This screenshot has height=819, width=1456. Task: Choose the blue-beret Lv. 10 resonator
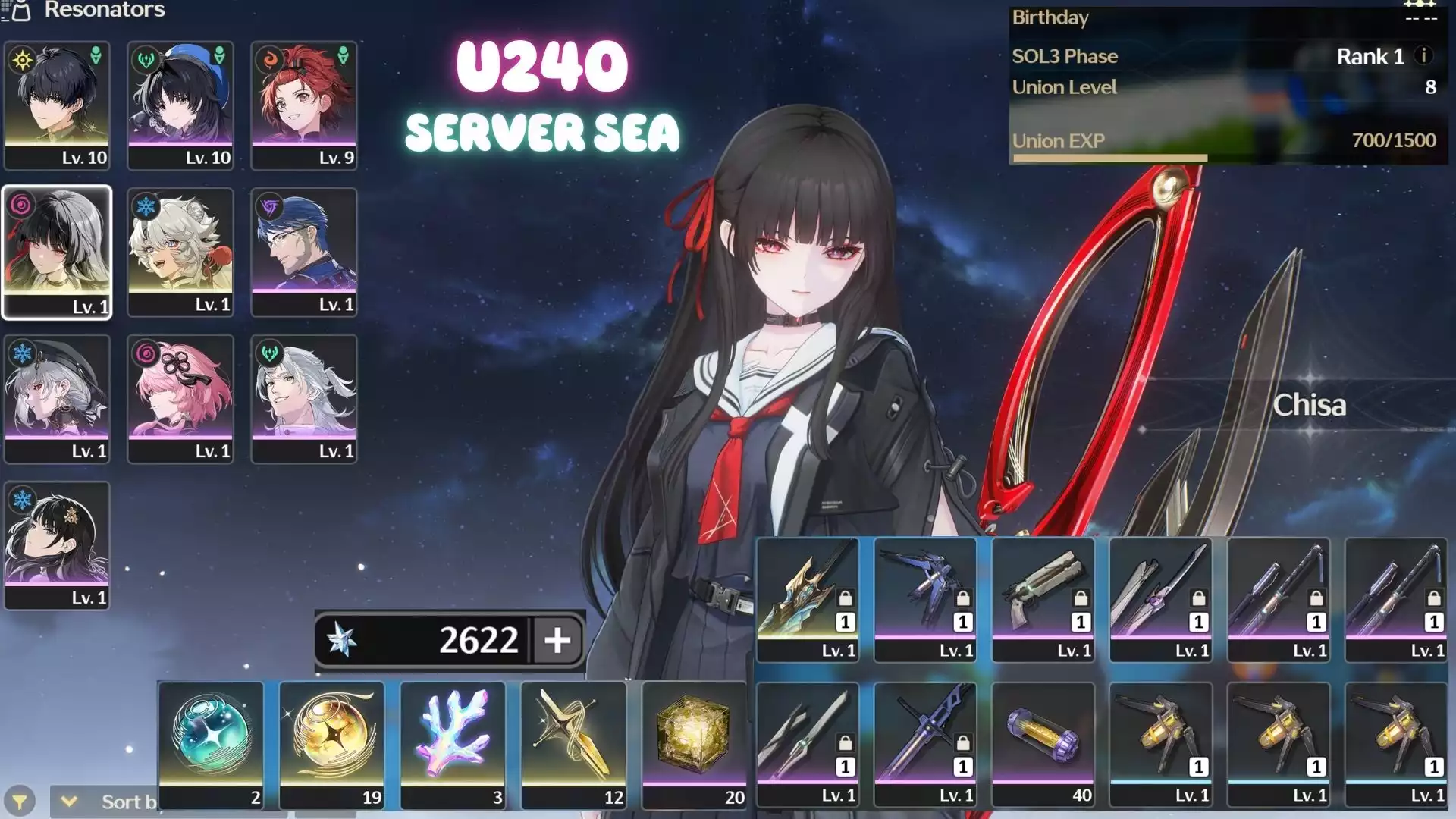[180, 105]
